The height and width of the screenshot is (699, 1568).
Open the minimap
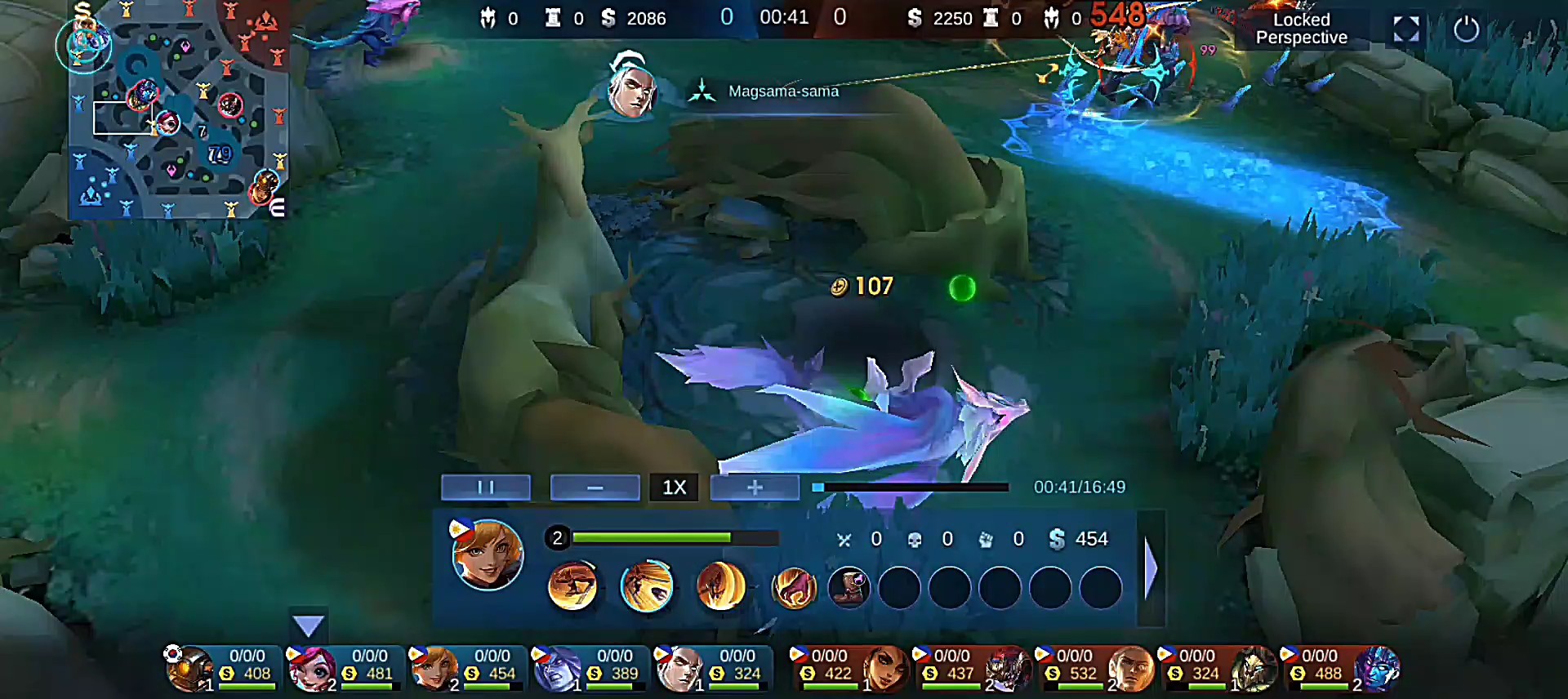(x=178, y=110)
